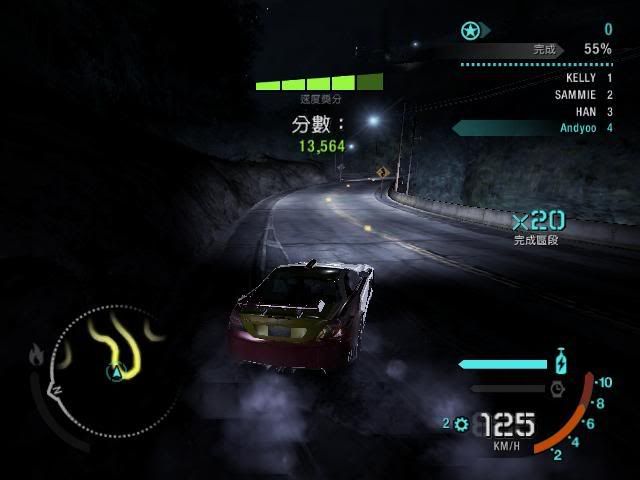Click the nitrous bottle icon
The width and height of the screenshot is (640, 480).
click(561, 362)
